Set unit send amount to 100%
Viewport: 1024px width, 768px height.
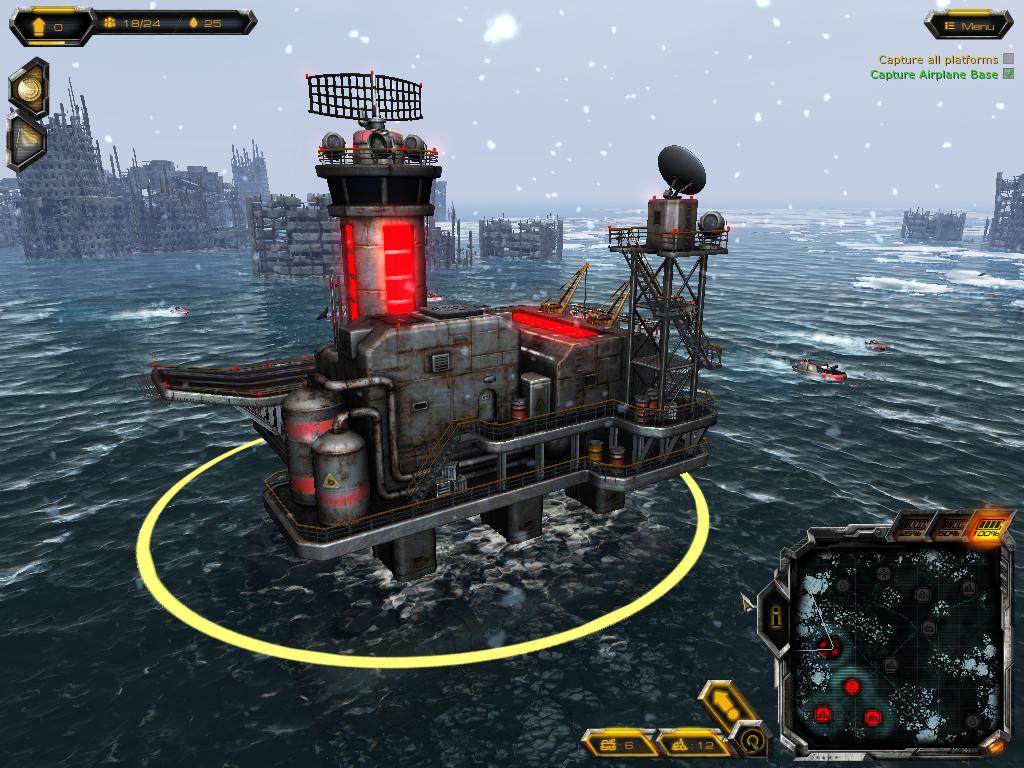[x=988, y=526]
